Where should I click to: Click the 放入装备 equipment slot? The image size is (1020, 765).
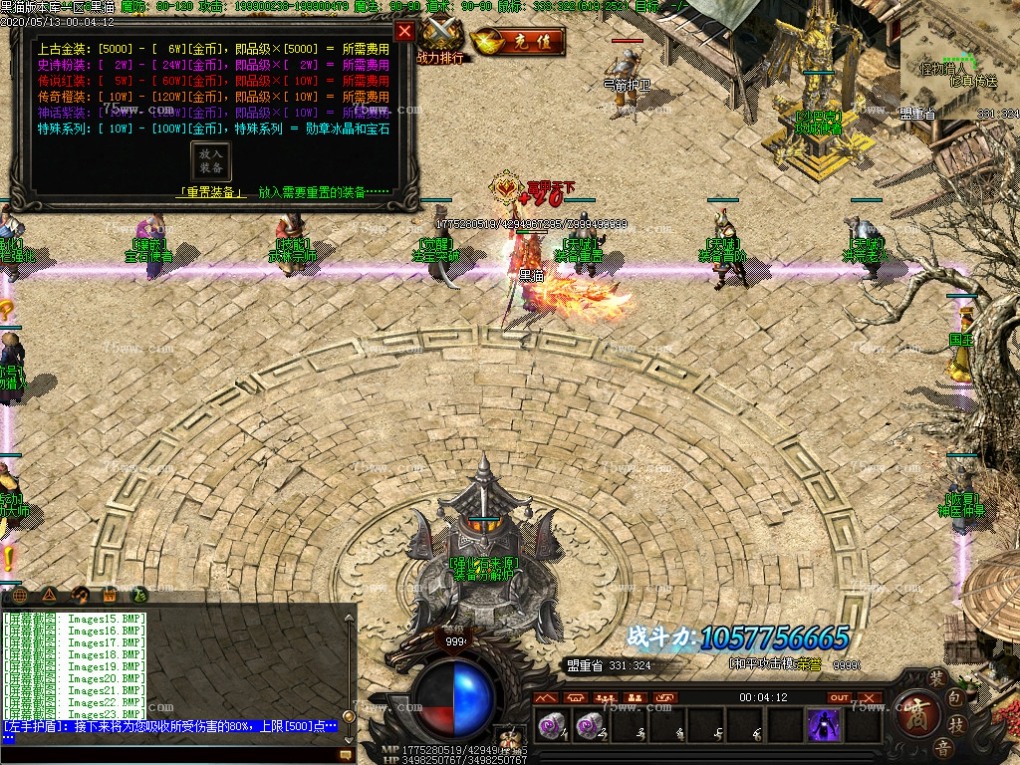[211, 161]
